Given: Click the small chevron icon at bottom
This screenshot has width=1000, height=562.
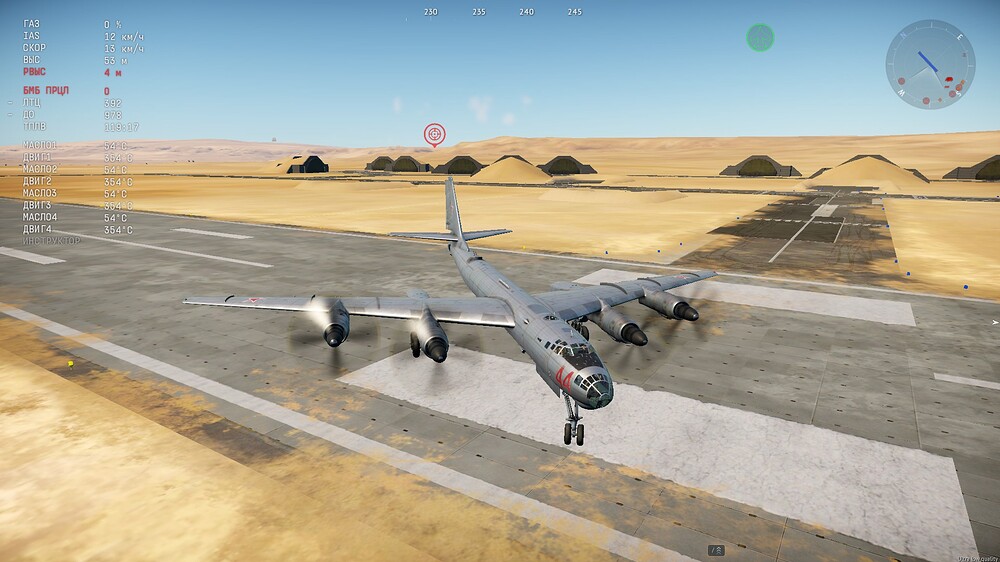Looking at the screenshot, I should point(716,550).
